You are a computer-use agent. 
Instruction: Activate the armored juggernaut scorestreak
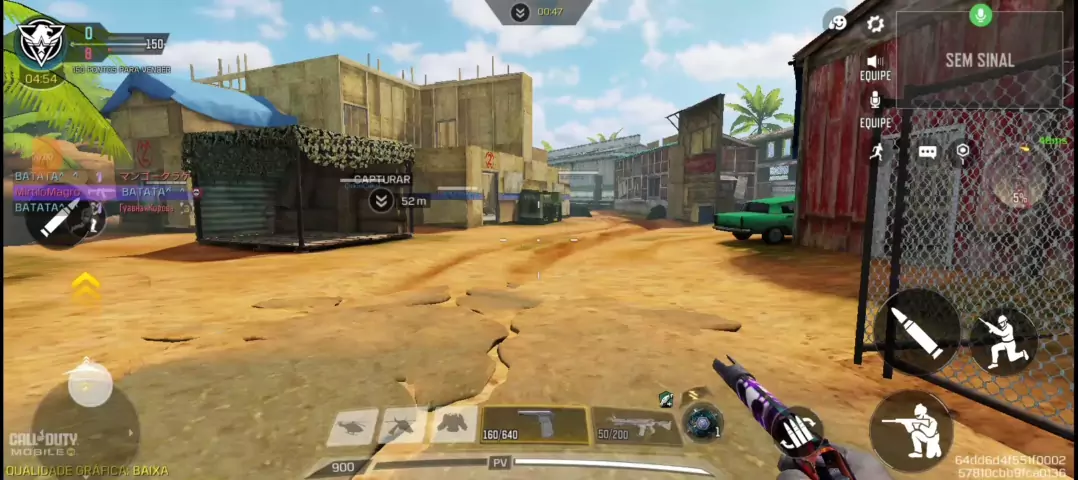tap(453, 426)
